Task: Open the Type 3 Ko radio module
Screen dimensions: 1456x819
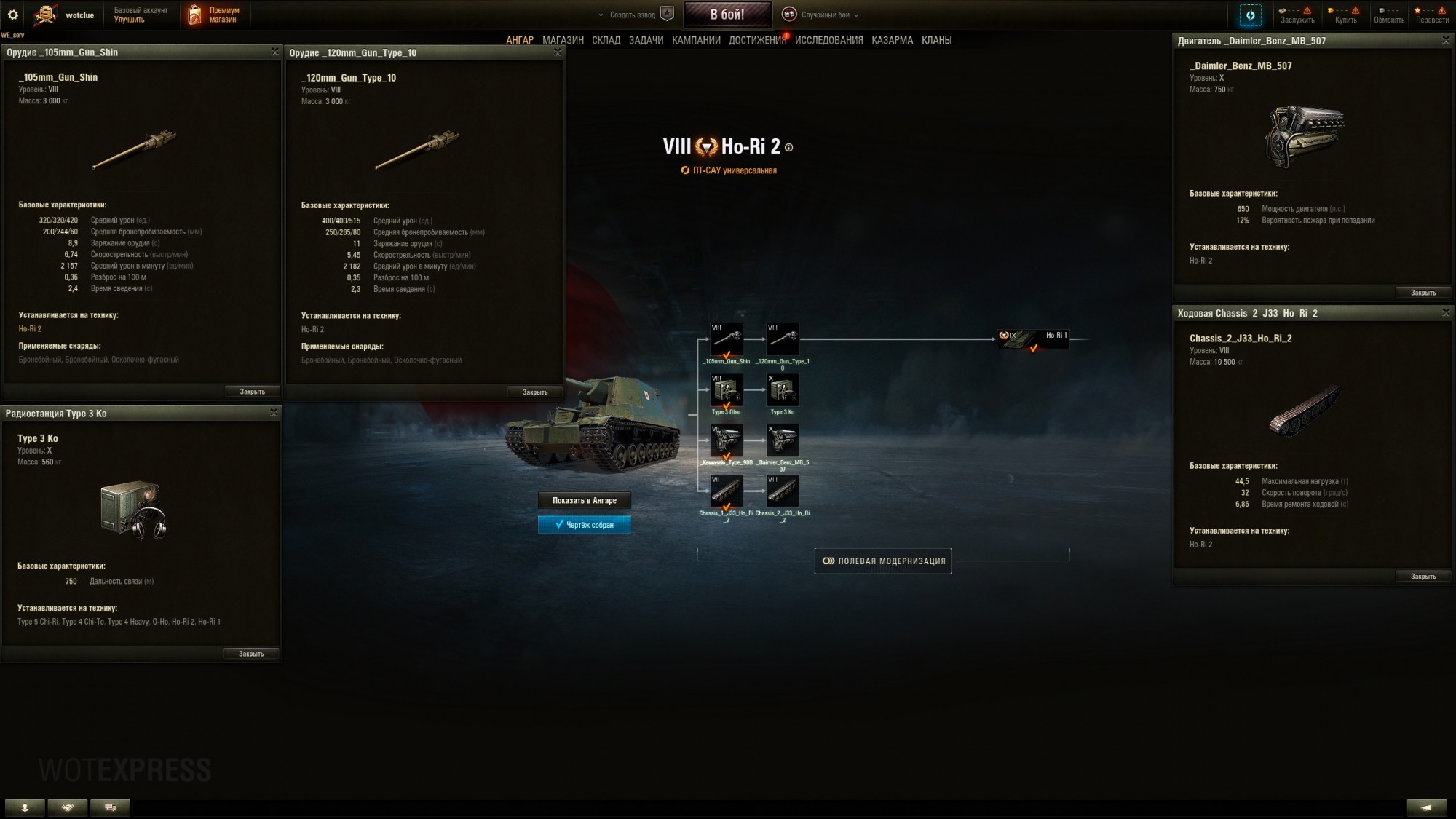Action: (x=783, y=391)
